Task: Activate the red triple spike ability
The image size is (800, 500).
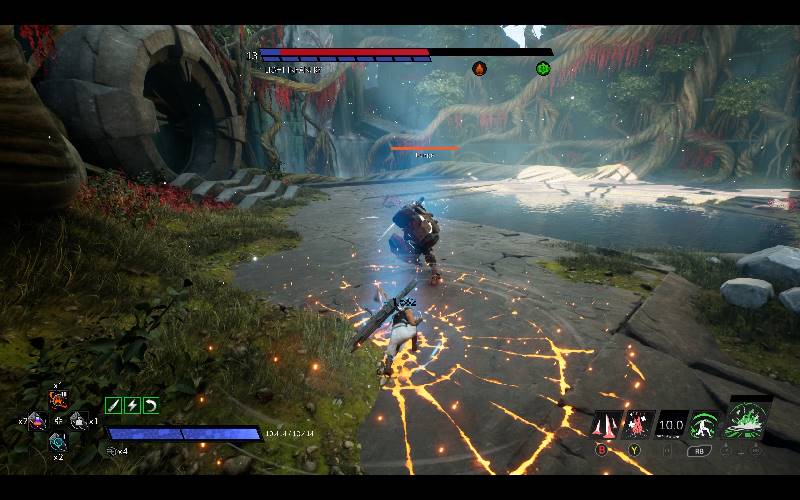Action: 606,425
